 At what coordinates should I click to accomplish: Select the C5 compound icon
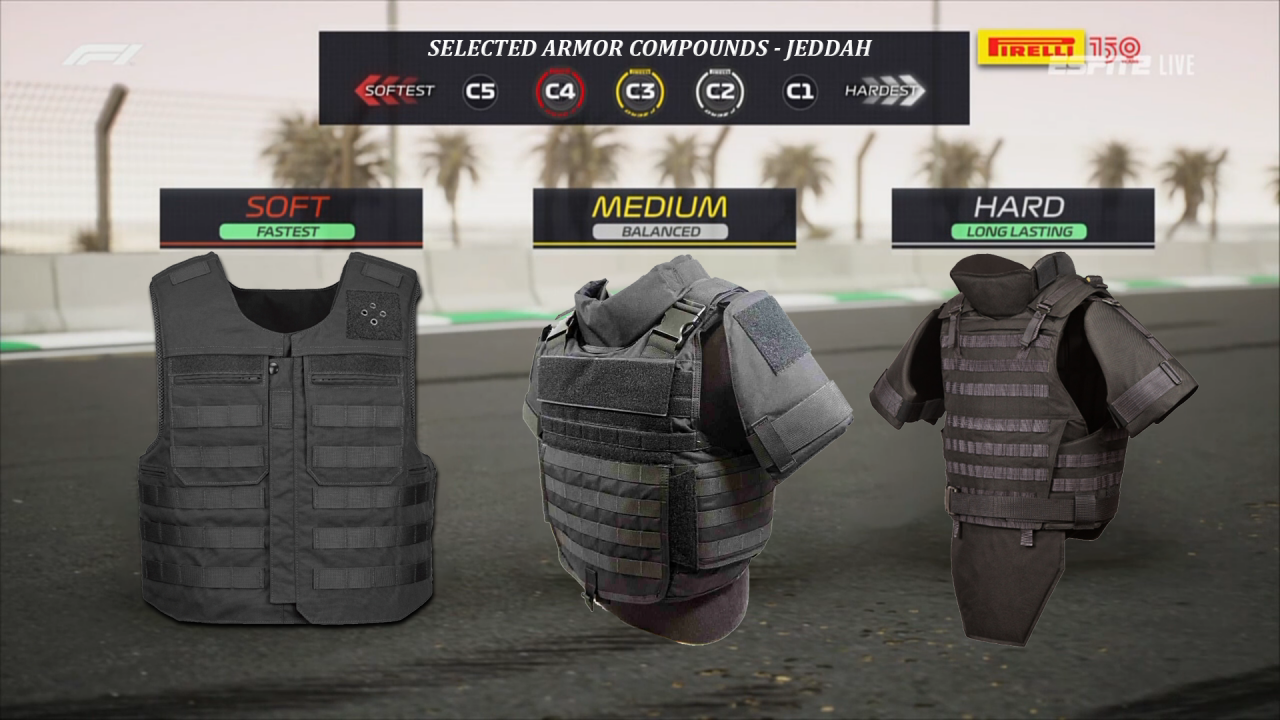(x=480, y=92)
